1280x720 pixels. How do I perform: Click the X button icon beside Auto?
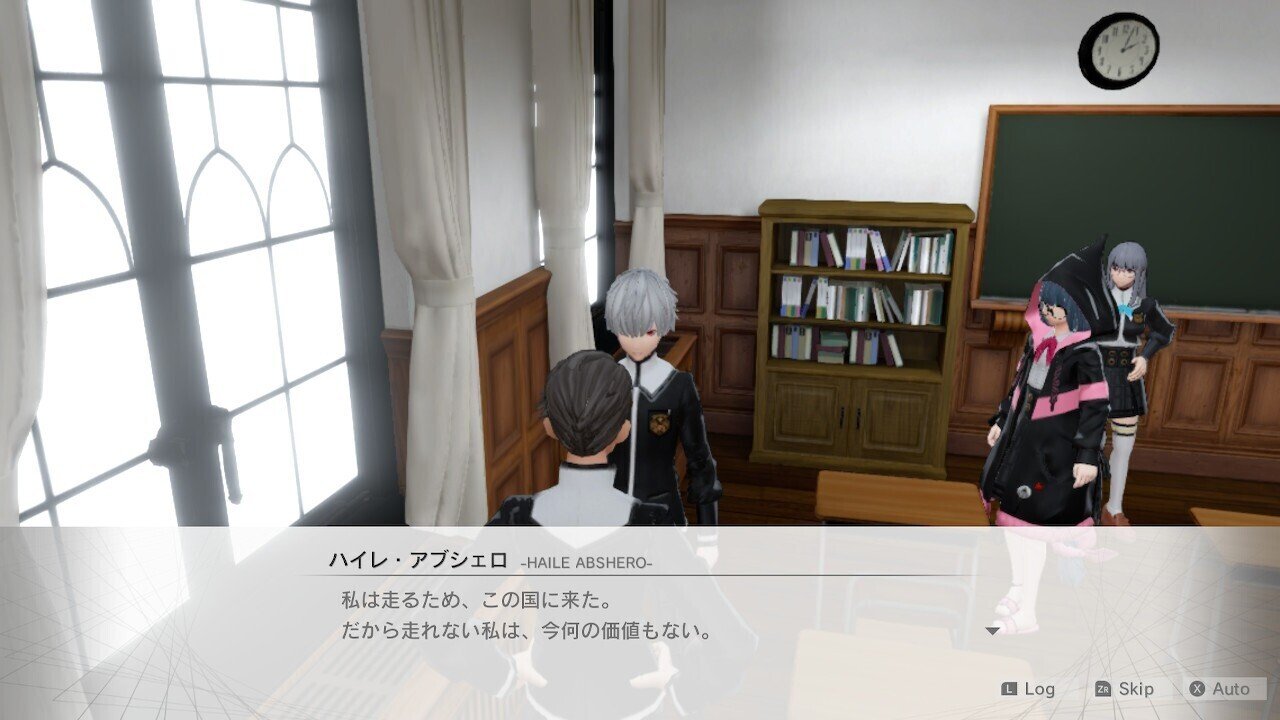(x=1196, y=689)
